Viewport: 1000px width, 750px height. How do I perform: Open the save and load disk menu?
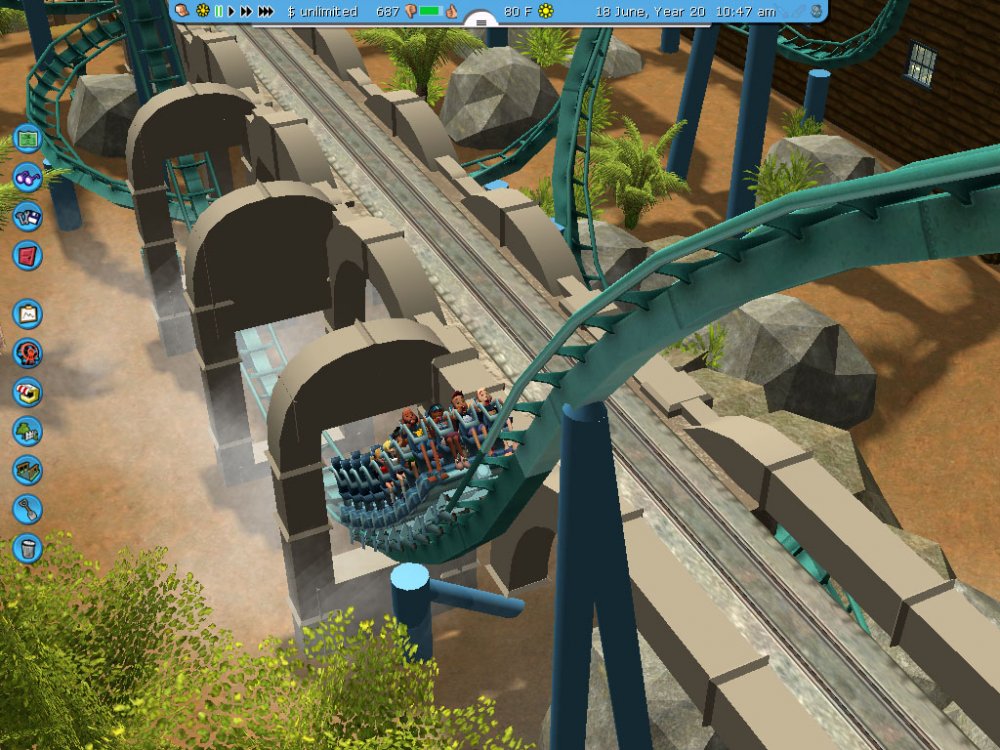tap(27, 216)
